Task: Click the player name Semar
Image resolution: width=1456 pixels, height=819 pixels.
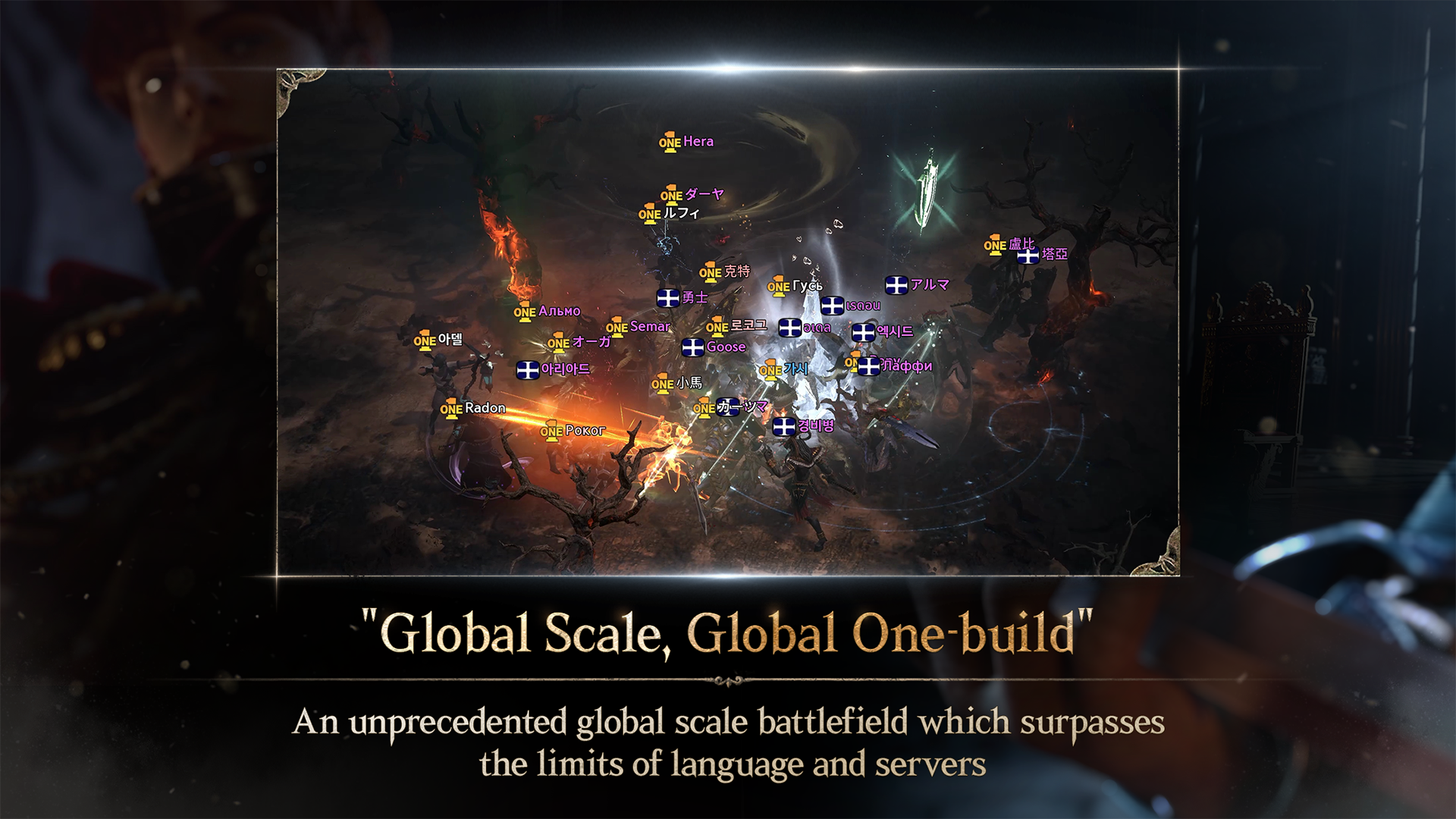Action: 650,327
